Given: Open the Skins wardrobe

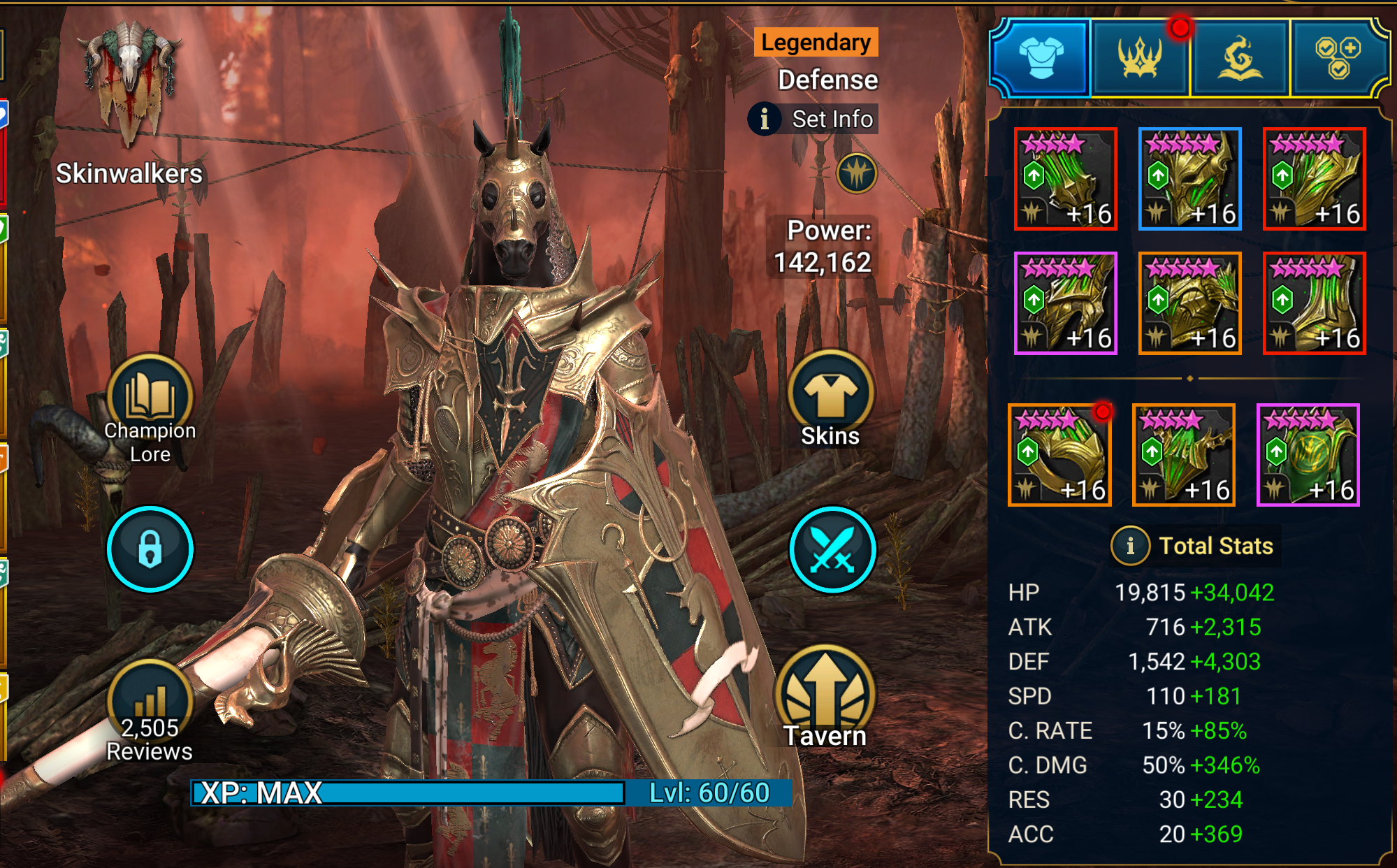Looking at the screenshot, I should 831,400.
